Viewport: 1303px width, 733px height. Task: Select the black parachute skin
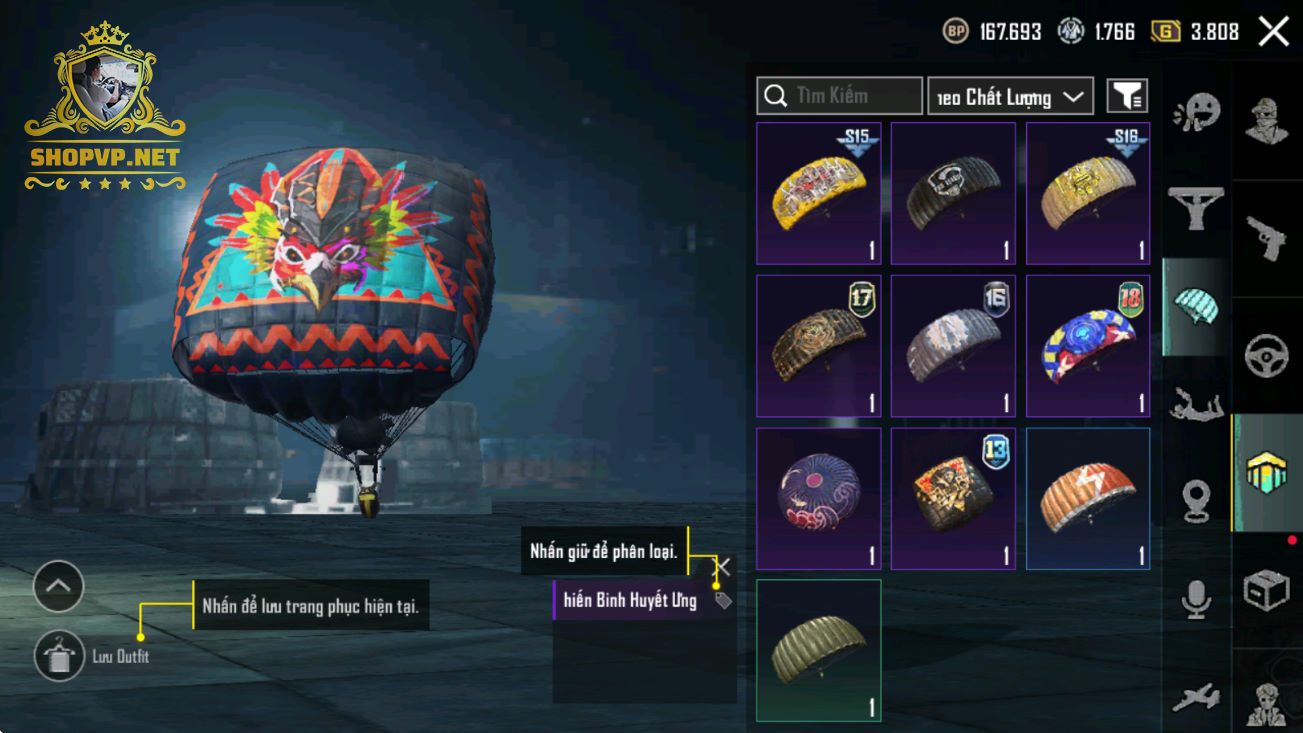[953, 193]
